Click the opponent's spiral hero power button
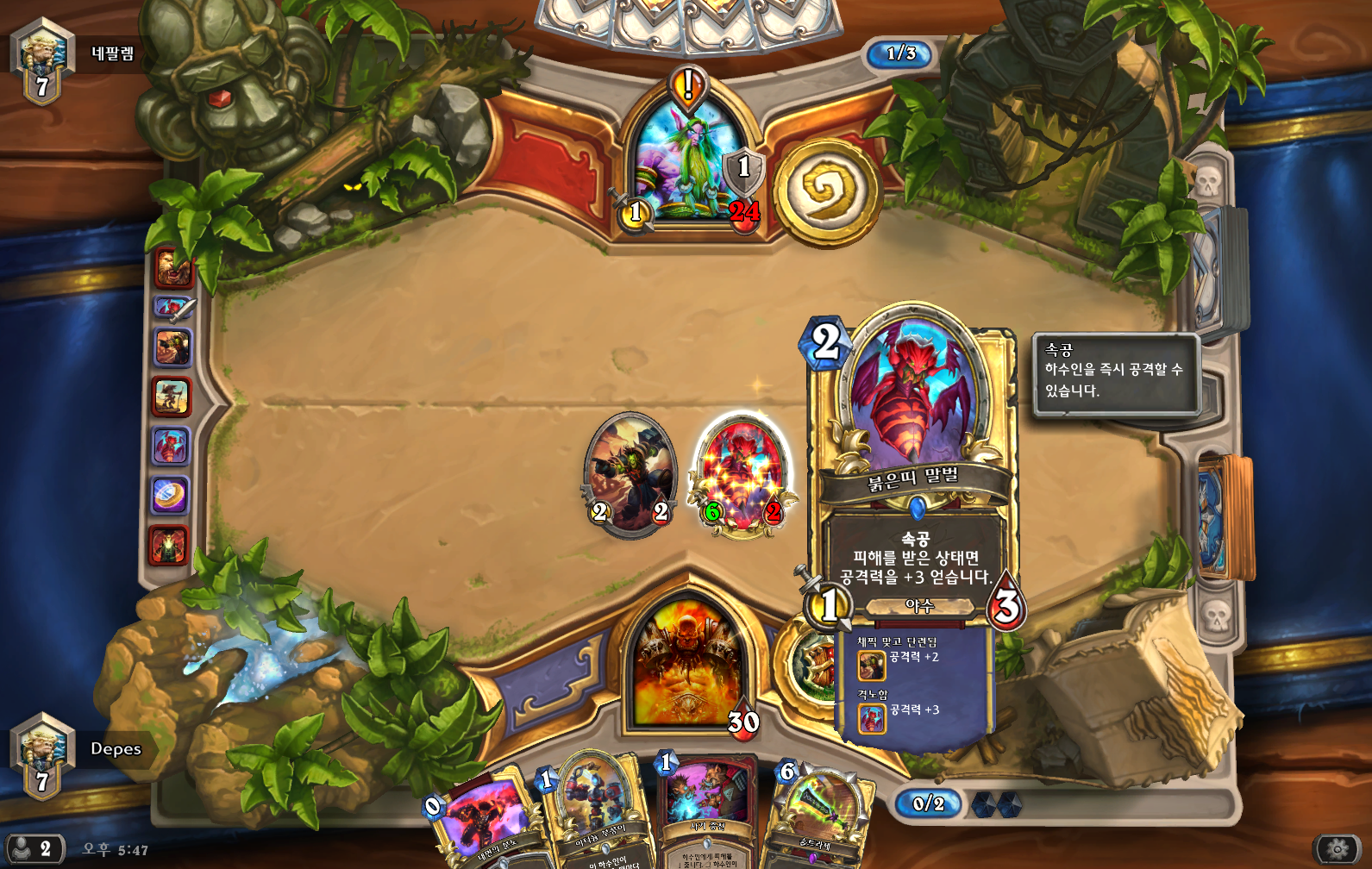Image resolution: width=1372 pixels, height=869 pixels. (826, 191)
